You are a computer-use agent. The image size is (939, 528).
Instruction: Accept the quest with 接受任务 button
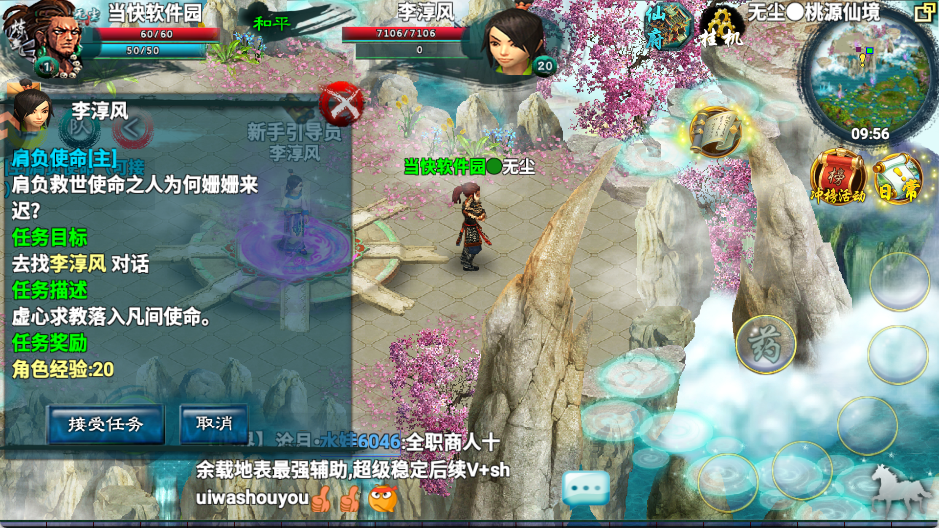tap(106, 424)
